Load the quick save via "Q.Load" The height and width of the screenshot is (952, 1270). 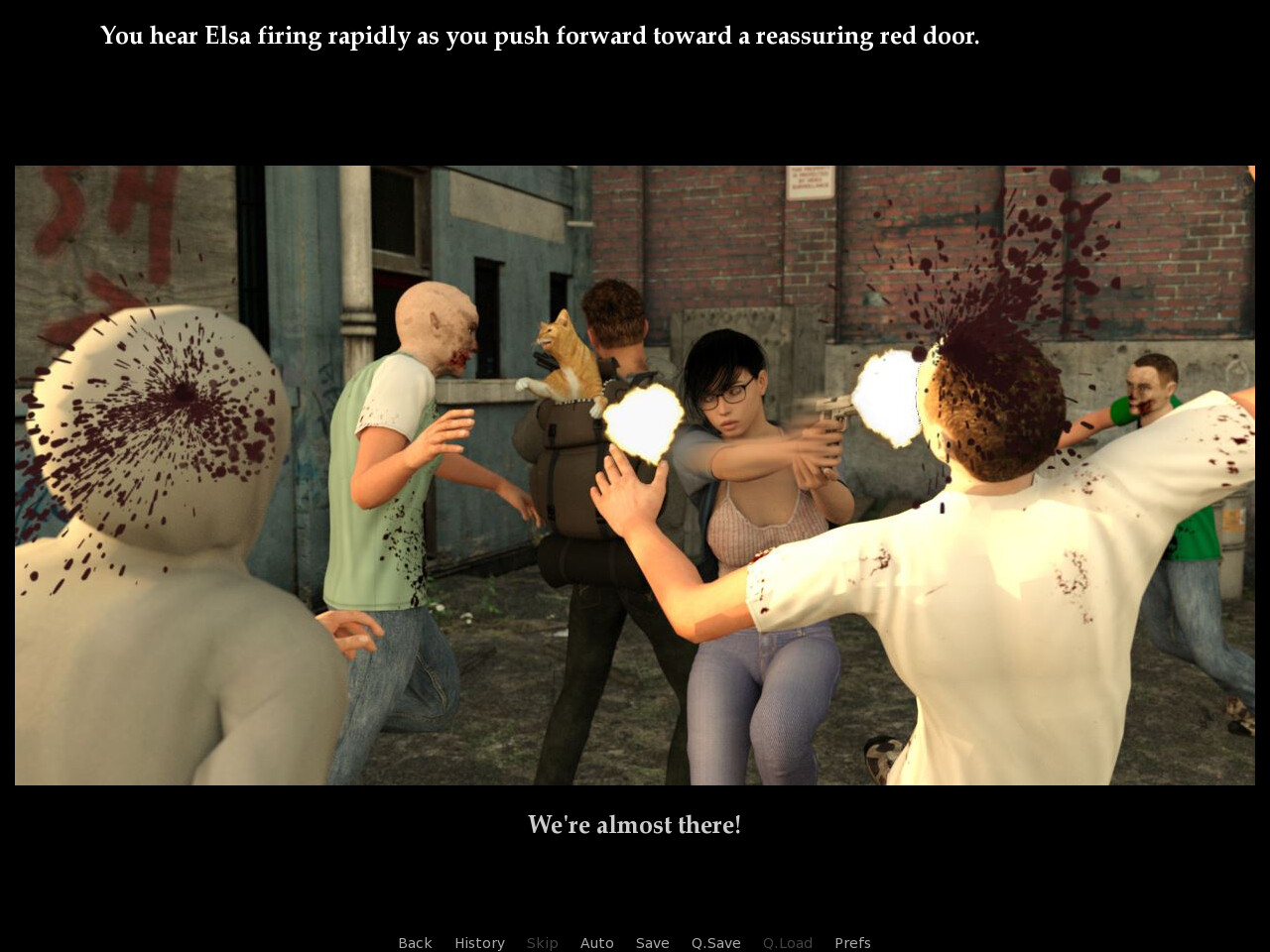pyautogui.click(x=788, y=942)
